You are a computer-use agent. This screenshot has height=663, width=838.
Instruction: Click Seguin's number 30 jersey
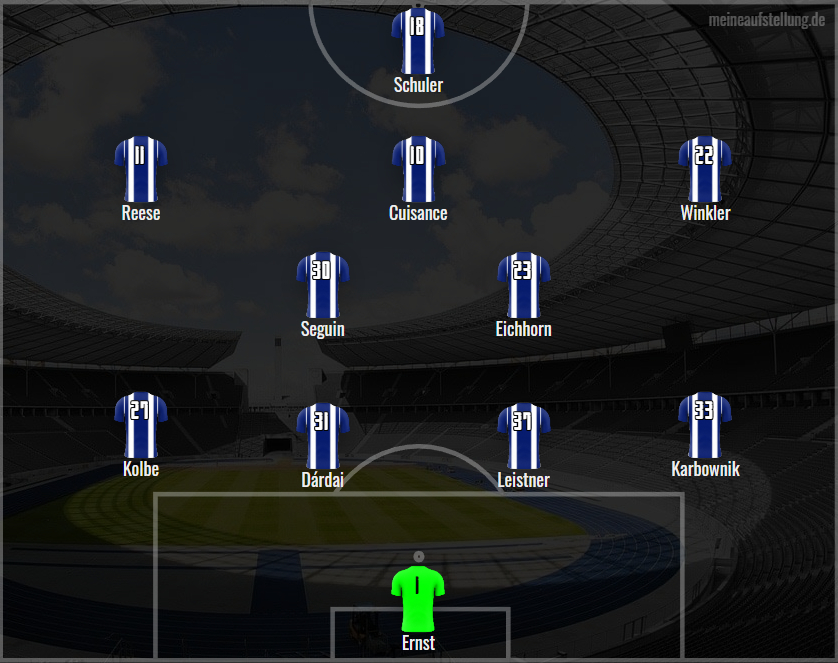click(322, 284)
